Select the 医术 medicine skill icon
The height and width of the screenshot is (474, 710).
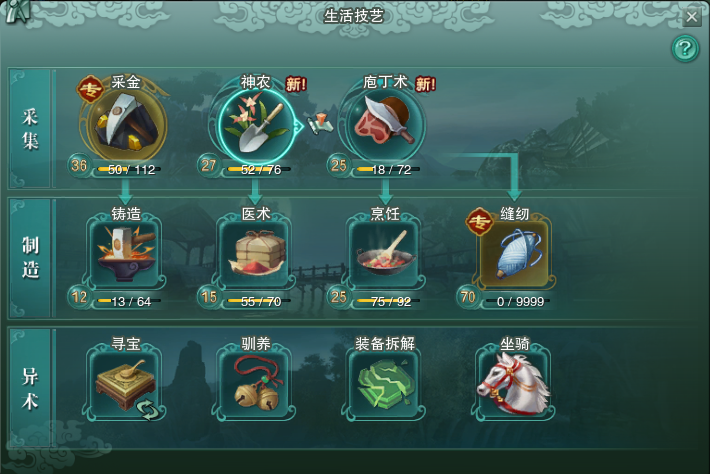[x=256, y=252]
